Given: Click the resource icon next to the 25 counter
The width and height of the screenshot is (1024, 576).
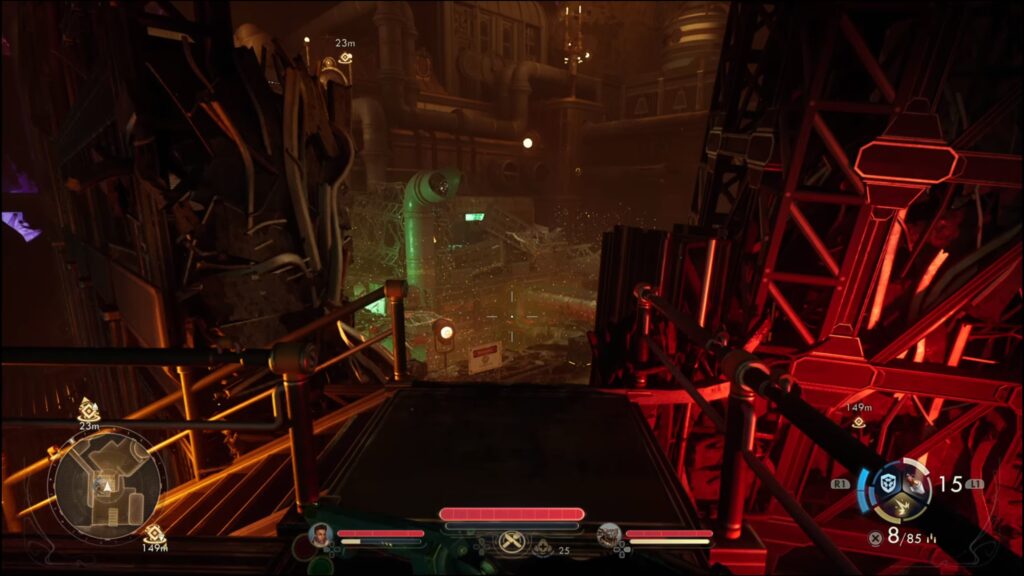Looking at the screenshot, I should pyautogui.click(x=543, y=548).
